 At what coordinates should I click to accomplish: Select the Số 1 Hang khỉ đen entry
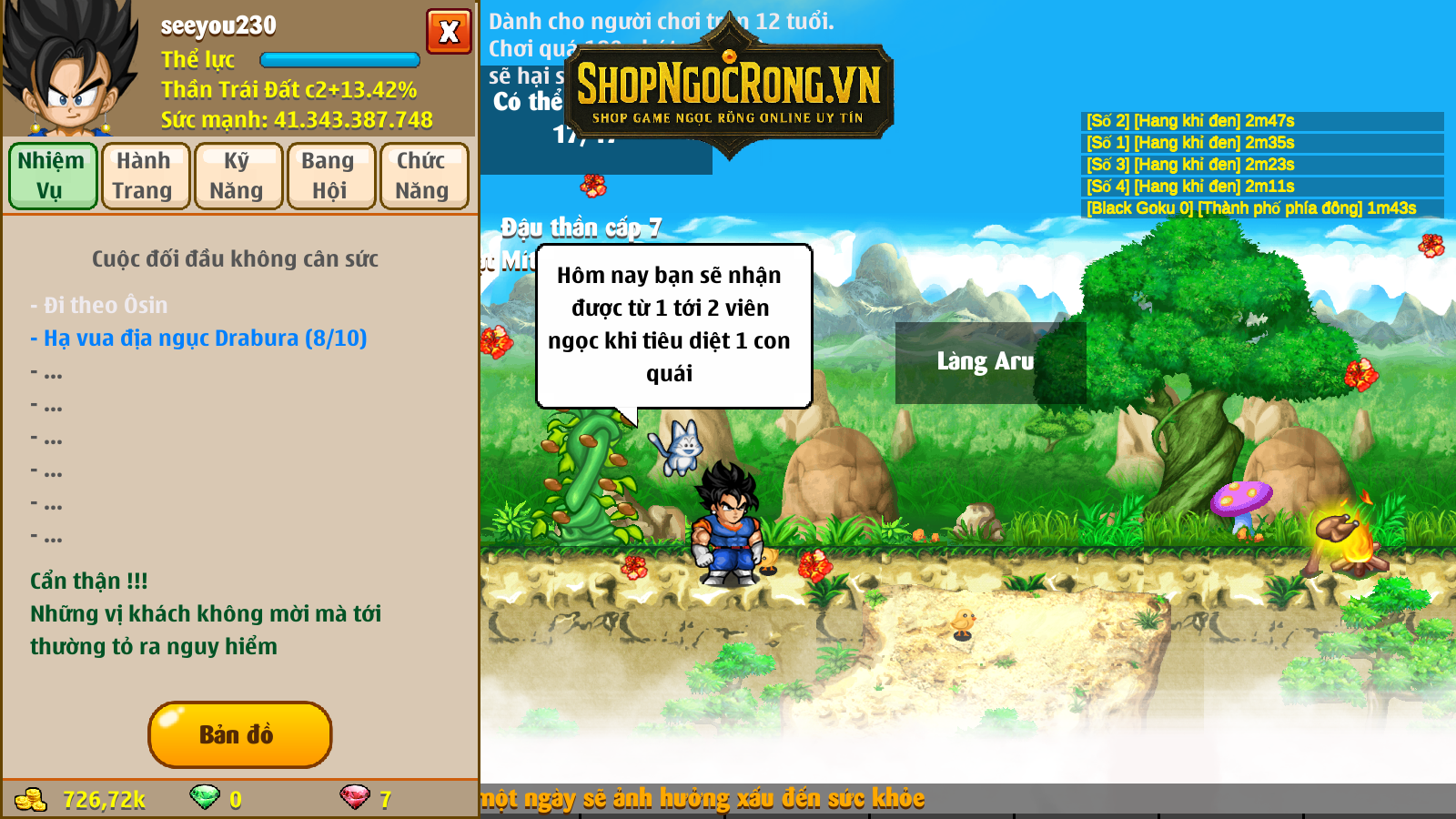tap(1190, 143)
